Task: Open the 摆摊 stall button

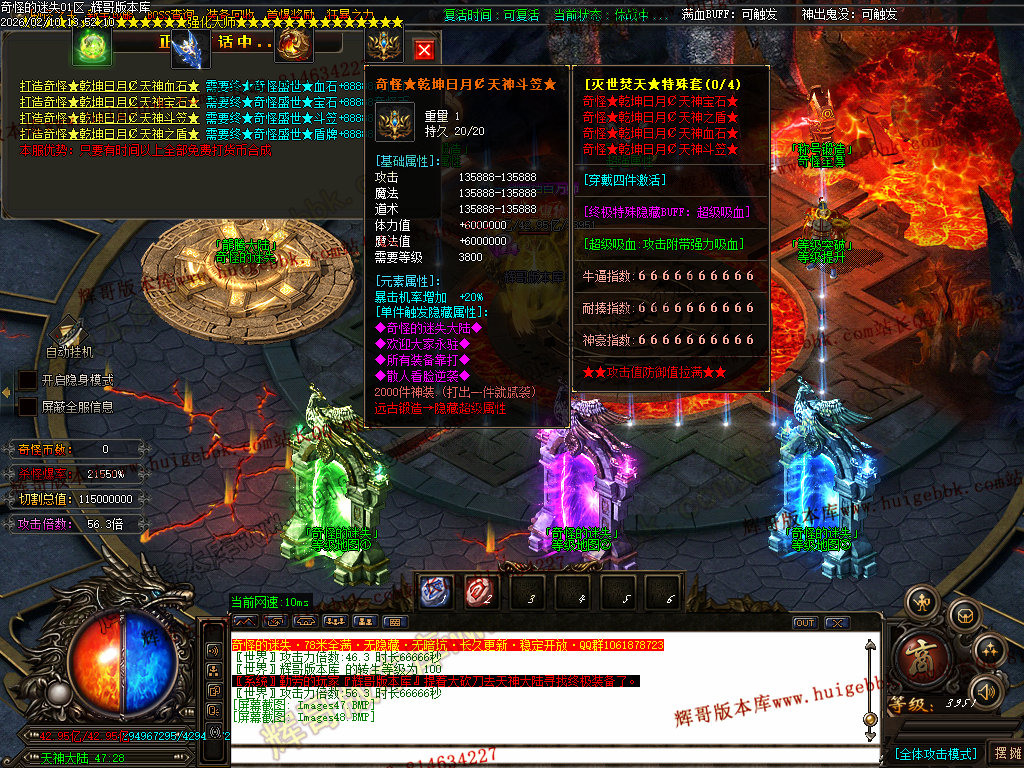Action: click(1003, 752)
